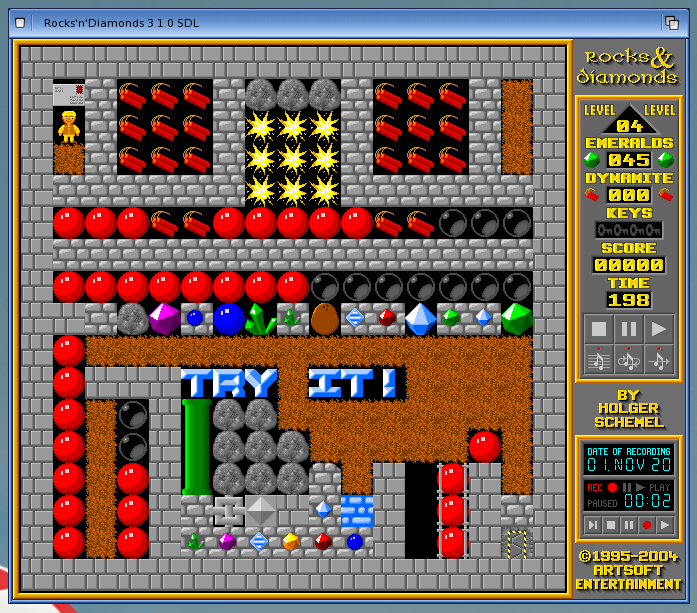Screen dimensions: 697x613
Task: Stop the current game
Action: tap(598, 329)
